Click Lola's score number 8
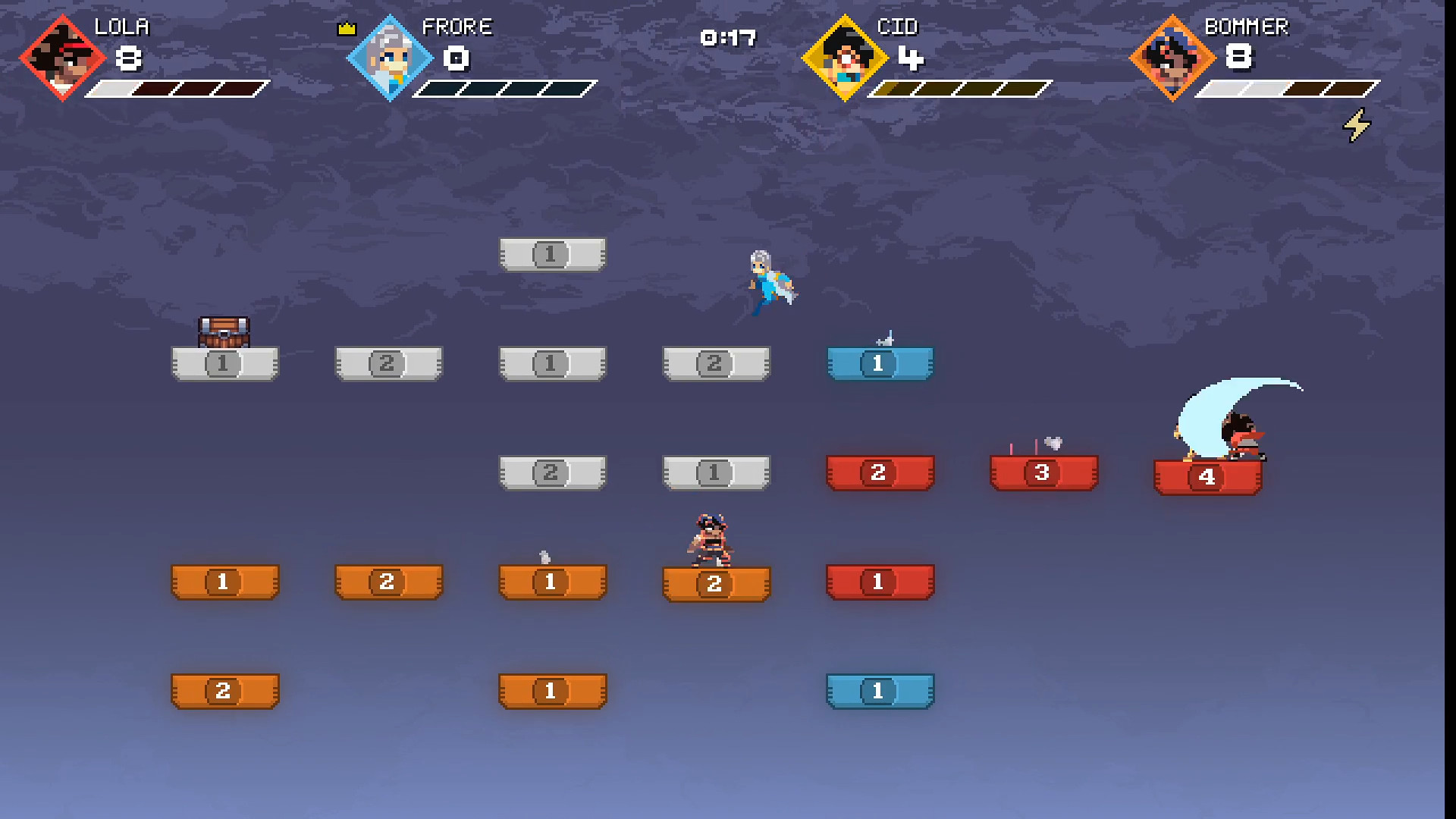1456x819 pixels. [127, 60]
